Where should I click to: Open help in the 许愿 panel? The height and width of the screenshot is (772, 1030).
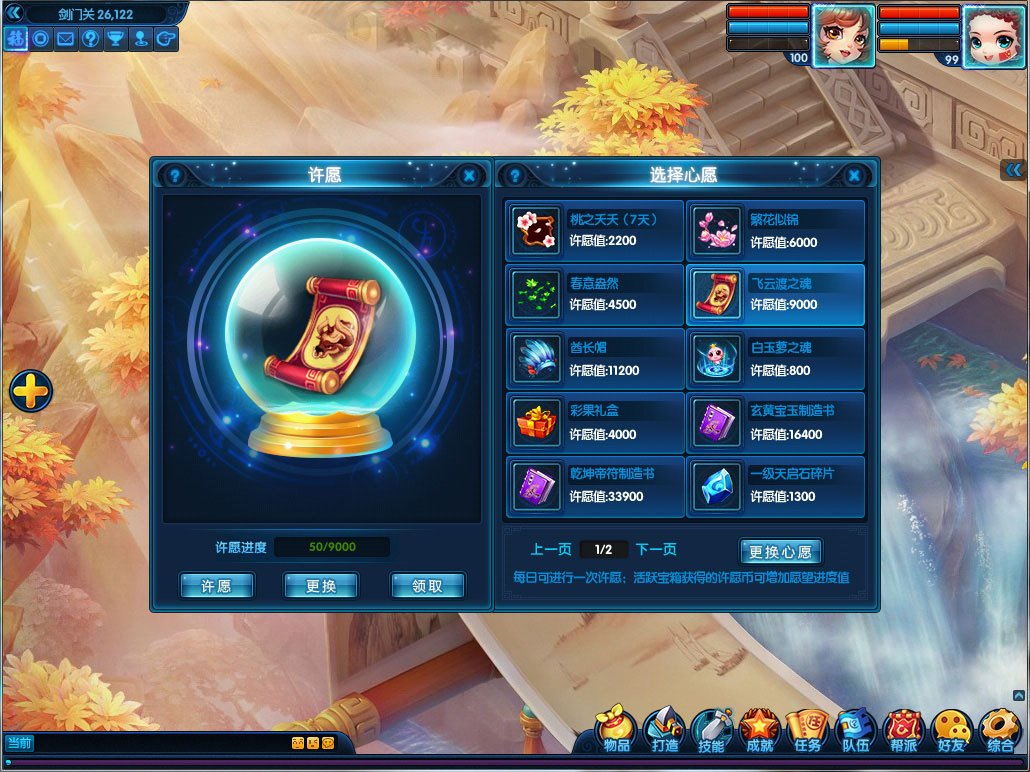[x=175, y=176]
